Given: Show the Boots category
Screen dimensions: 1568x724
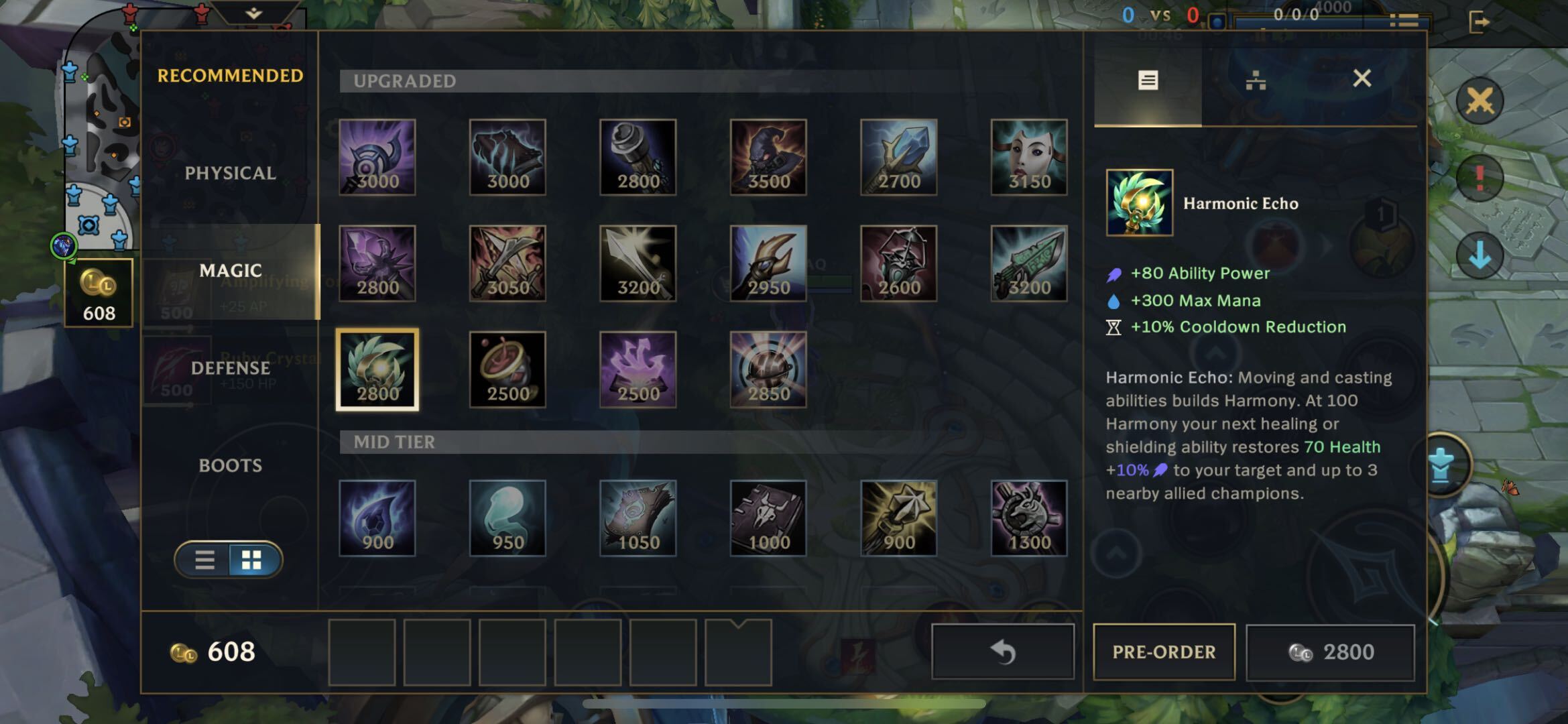Looking at the screenshot, I should pyautogui.click(x=230, y=465).
